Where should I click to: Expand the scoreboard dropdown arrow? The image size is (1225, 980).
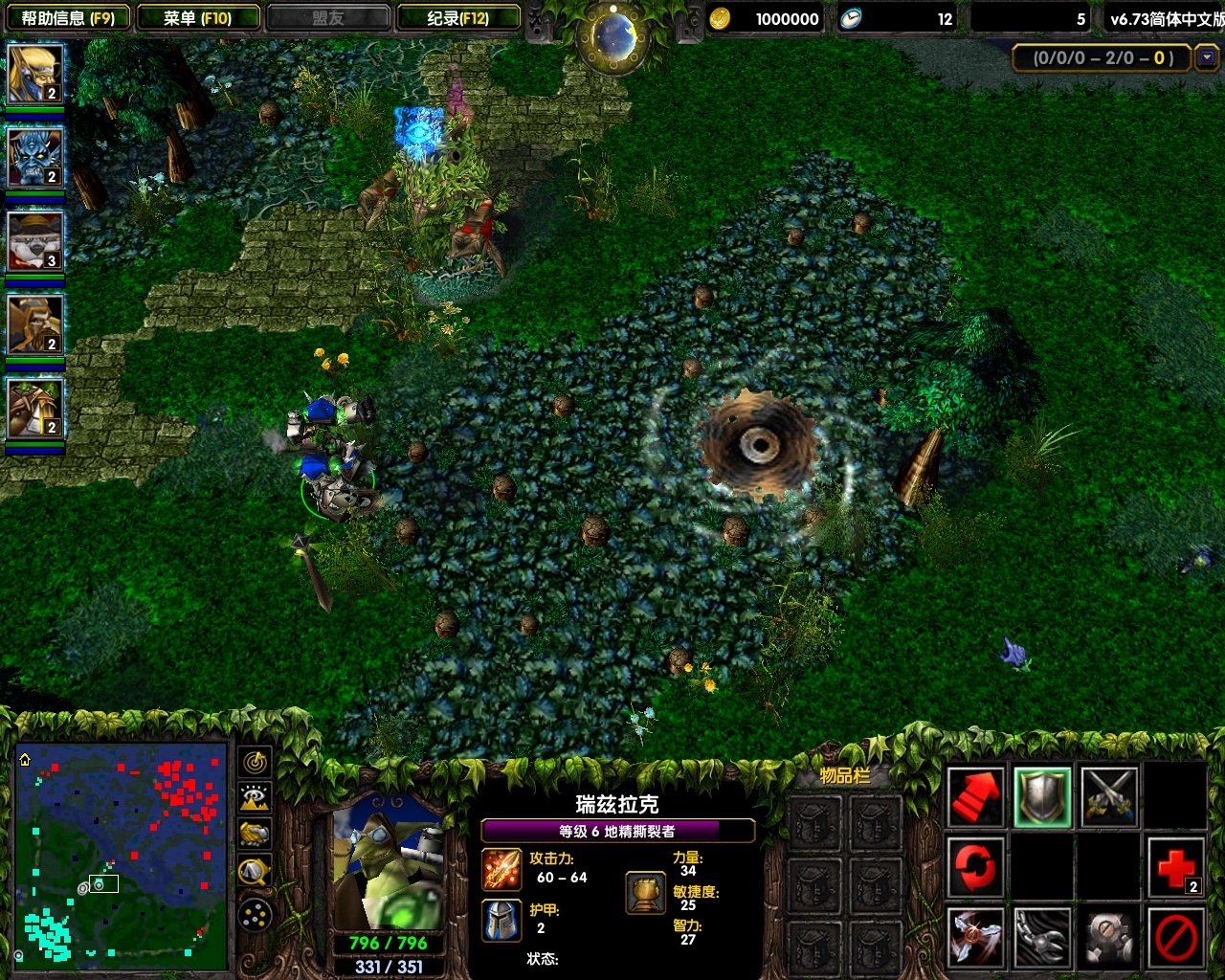coord(1208,57)
